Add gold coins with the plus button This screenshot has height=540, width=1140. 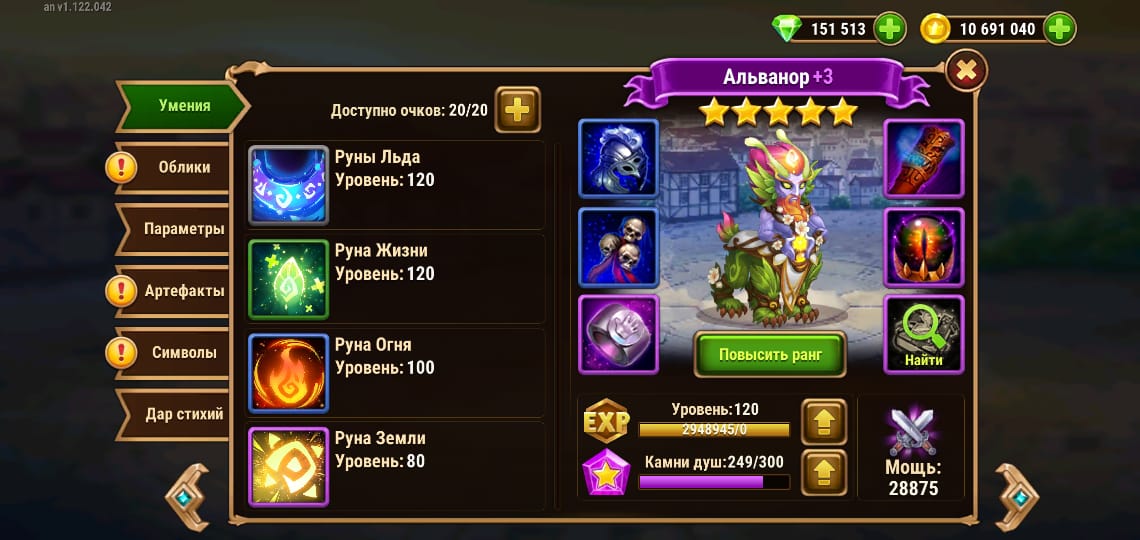(x=1059, y=29)
